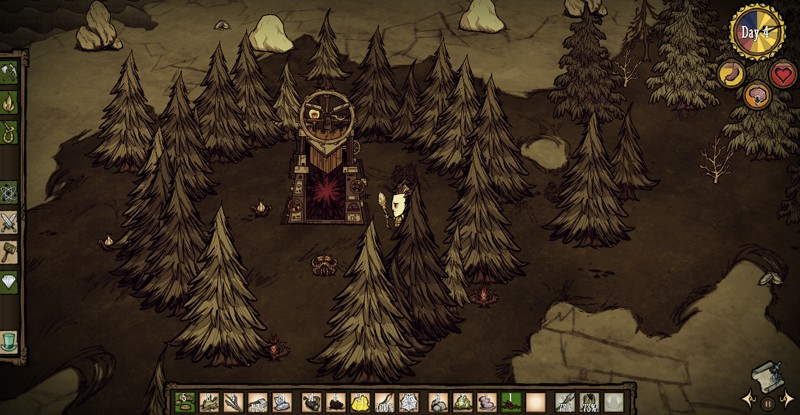
Task: Open the Tools crafting tab
Action: (10, 72)
